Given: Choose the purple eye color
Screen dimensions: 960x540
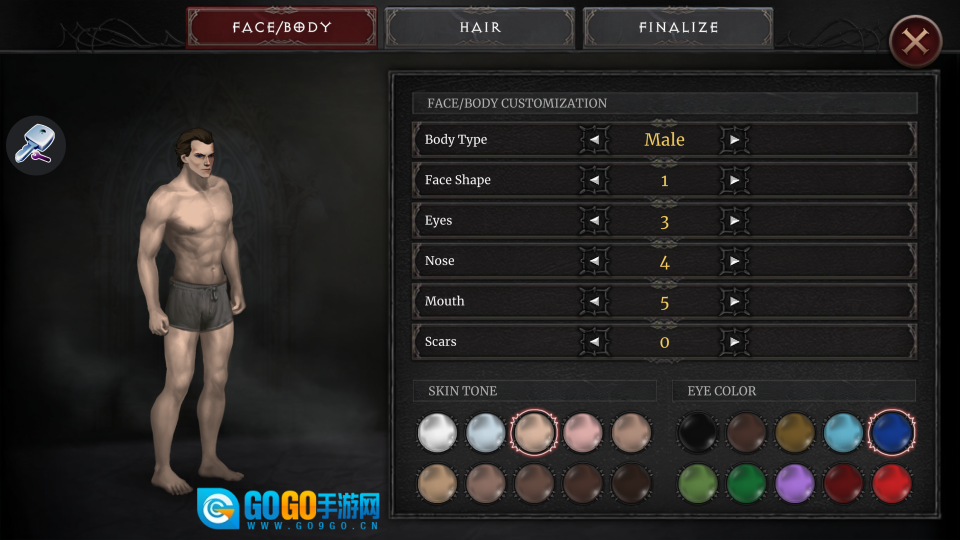Looking at the screenshot, I should pyautogui.click(x=795, y=484).
